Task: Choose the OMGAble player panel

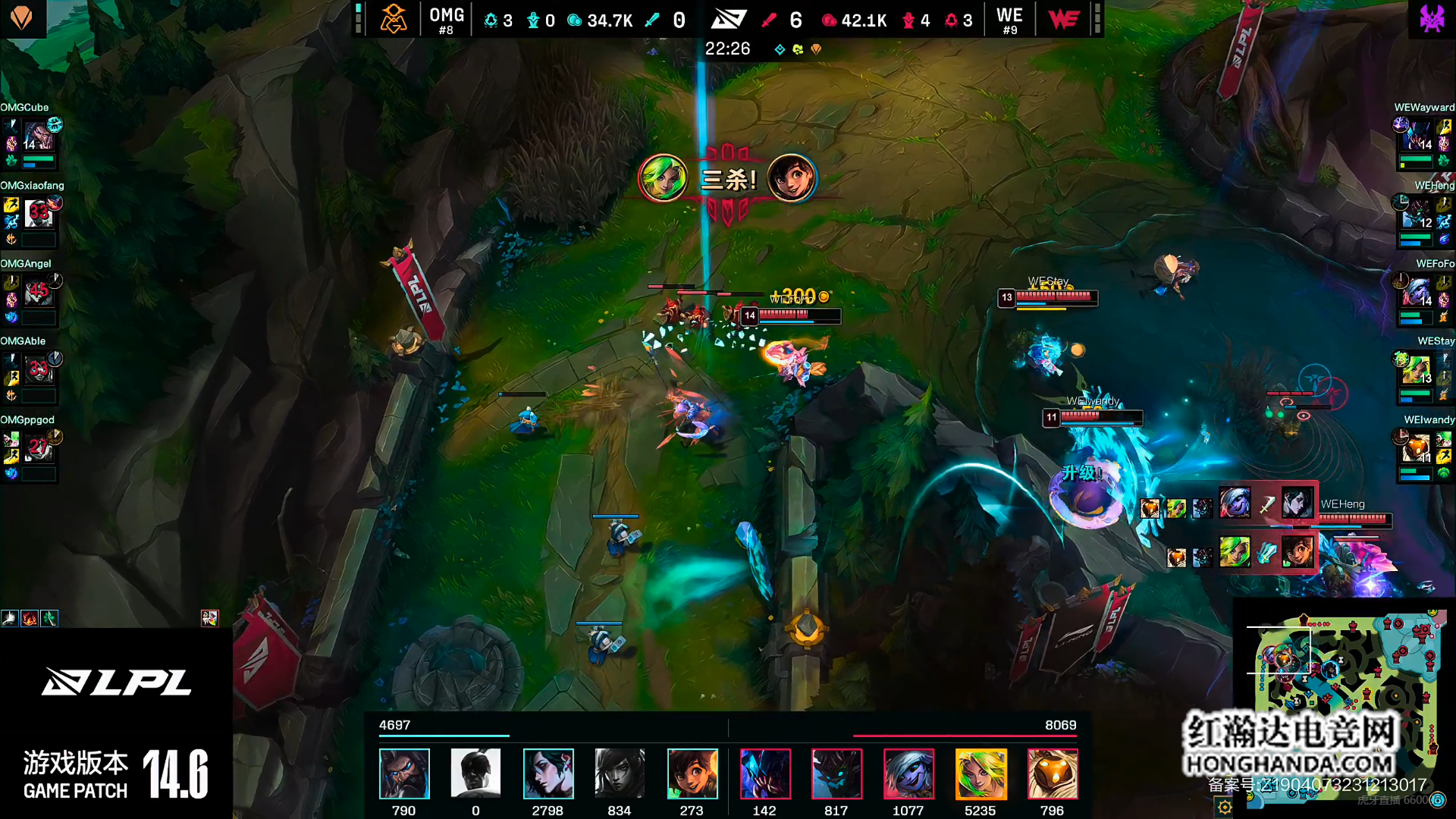Action: pos(32,371)
